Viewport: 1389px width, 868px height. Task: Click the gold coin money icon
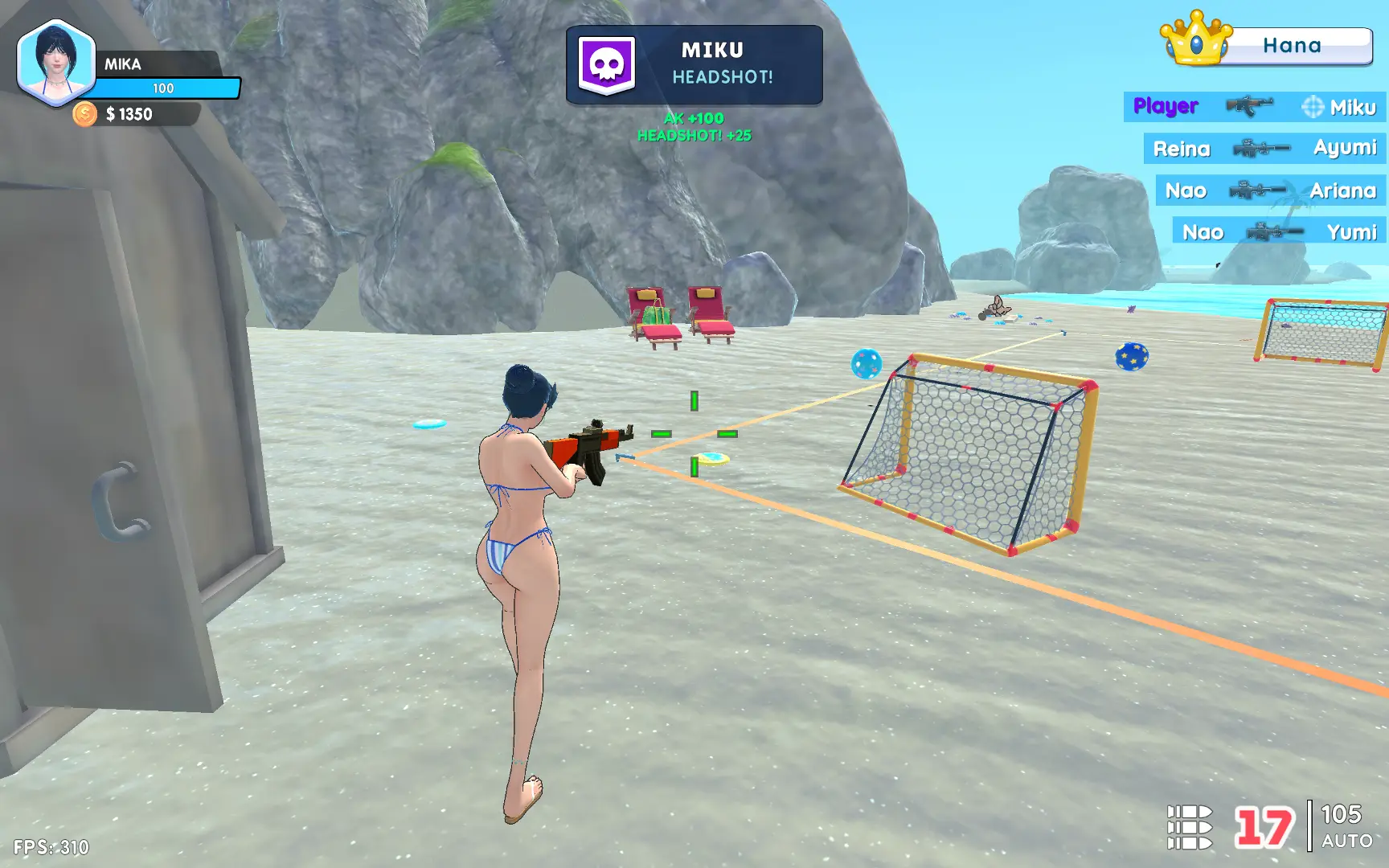(84, 114)
